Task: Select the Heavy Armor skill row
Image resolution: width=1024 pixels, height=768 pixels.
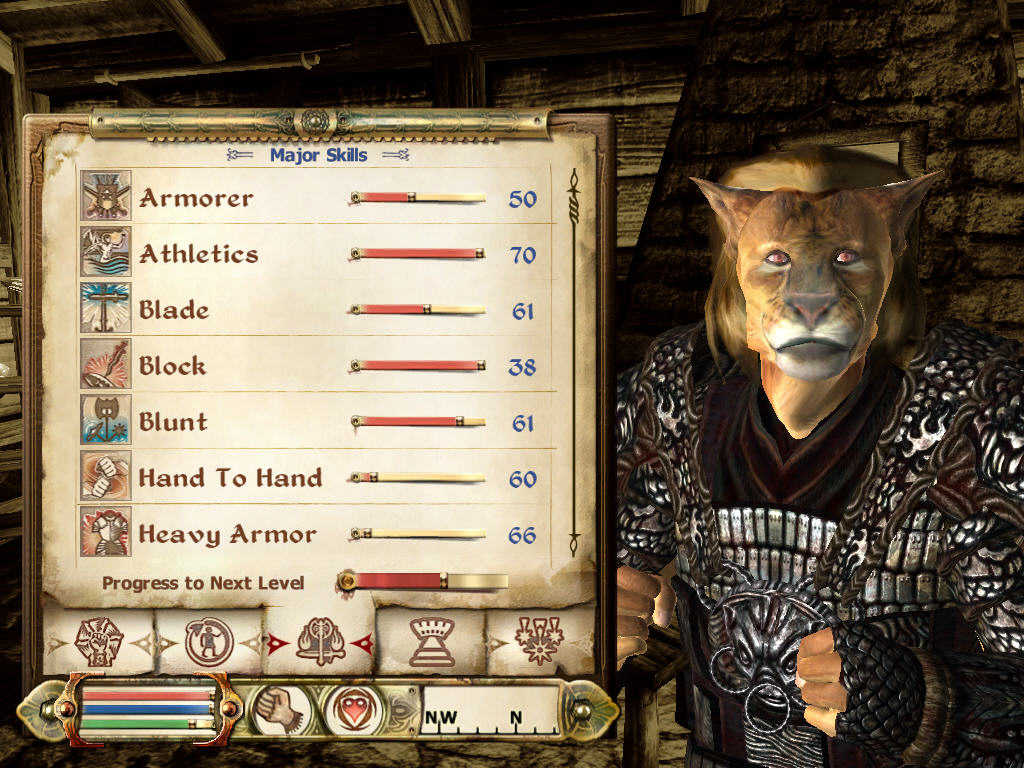Action: click(310, 534)
